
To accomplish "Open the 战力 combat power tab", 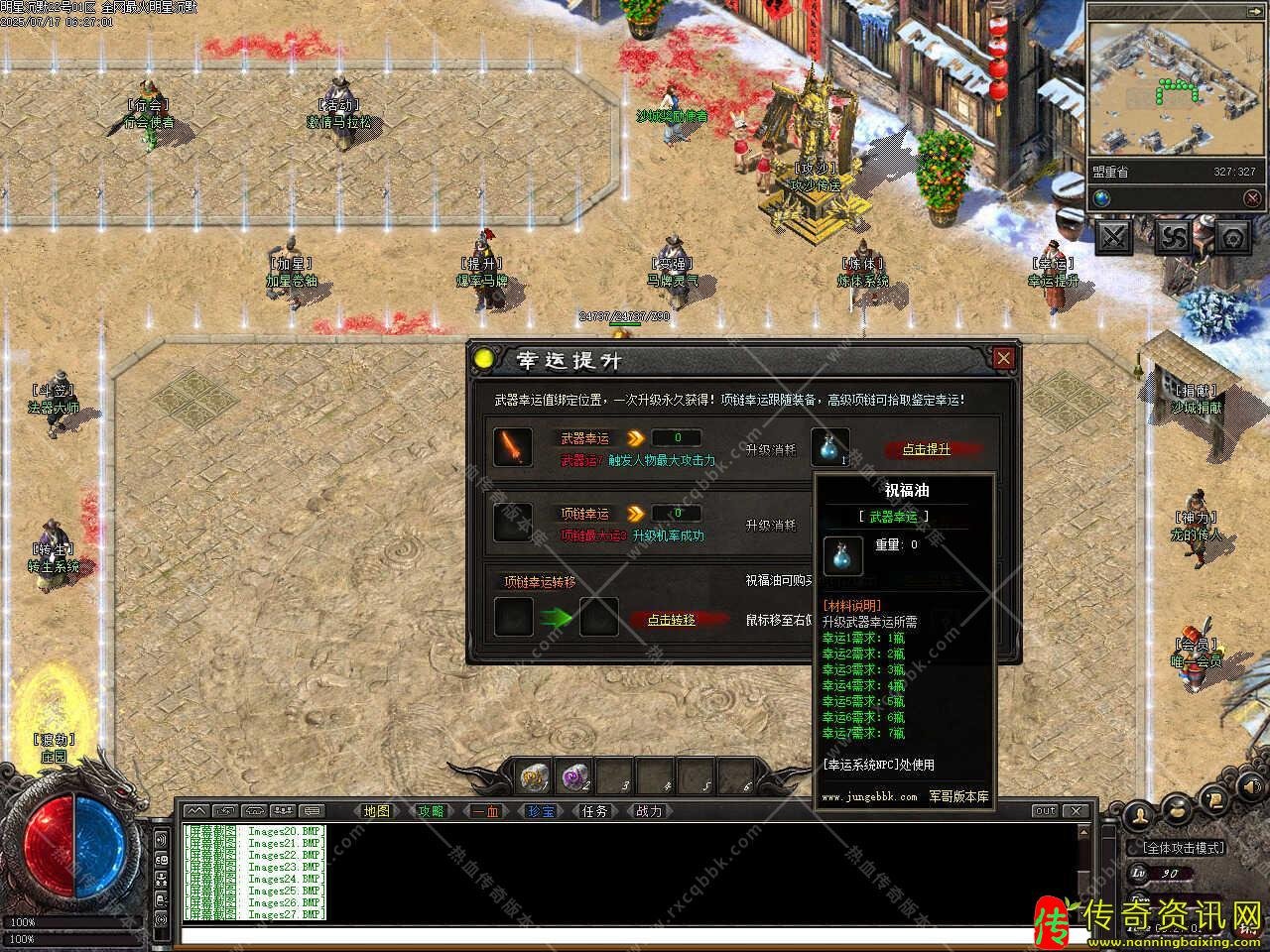I will click(648, 811).
